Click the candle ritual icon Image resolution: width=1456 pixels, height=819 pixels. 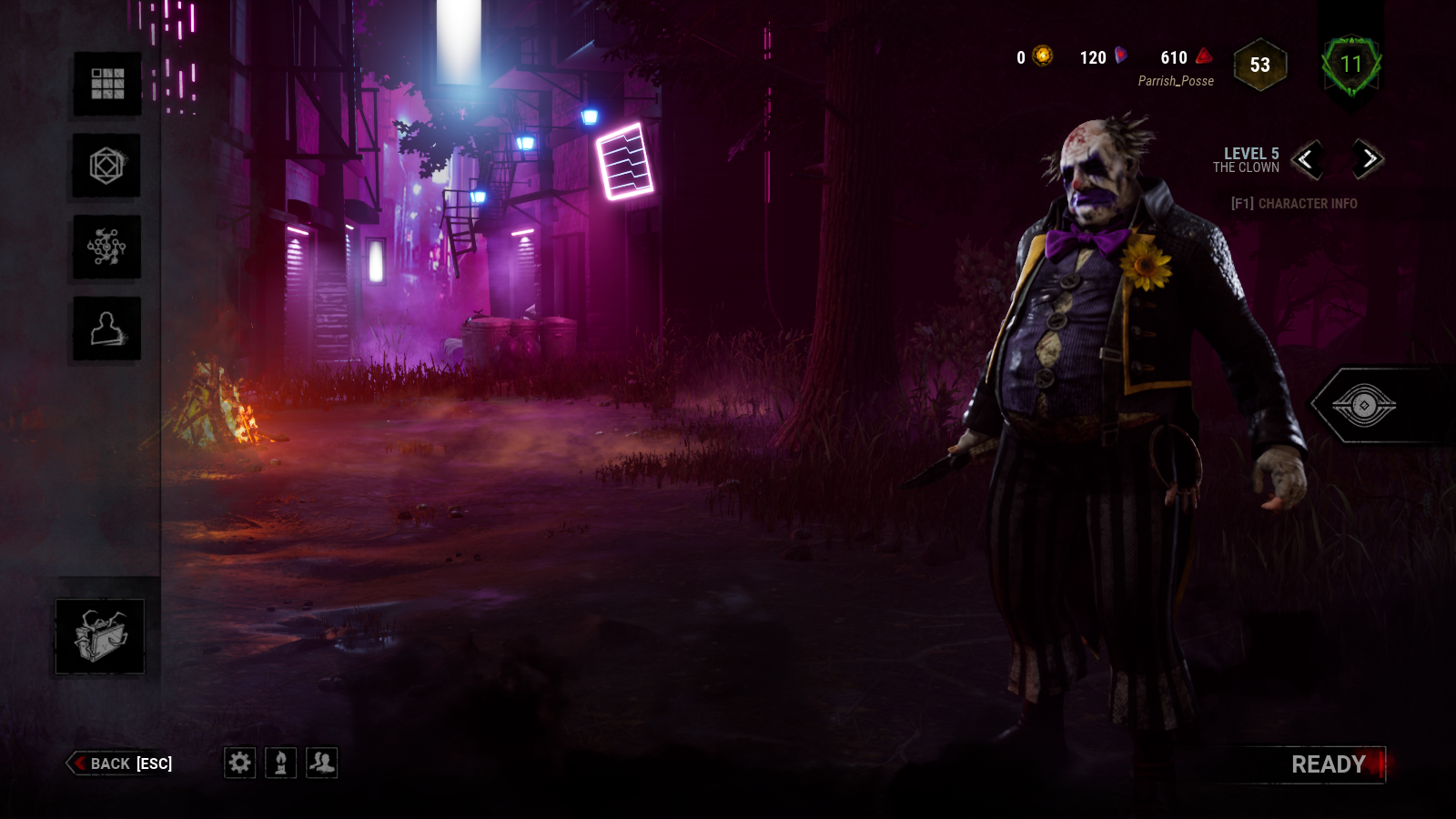pos(280,764)
